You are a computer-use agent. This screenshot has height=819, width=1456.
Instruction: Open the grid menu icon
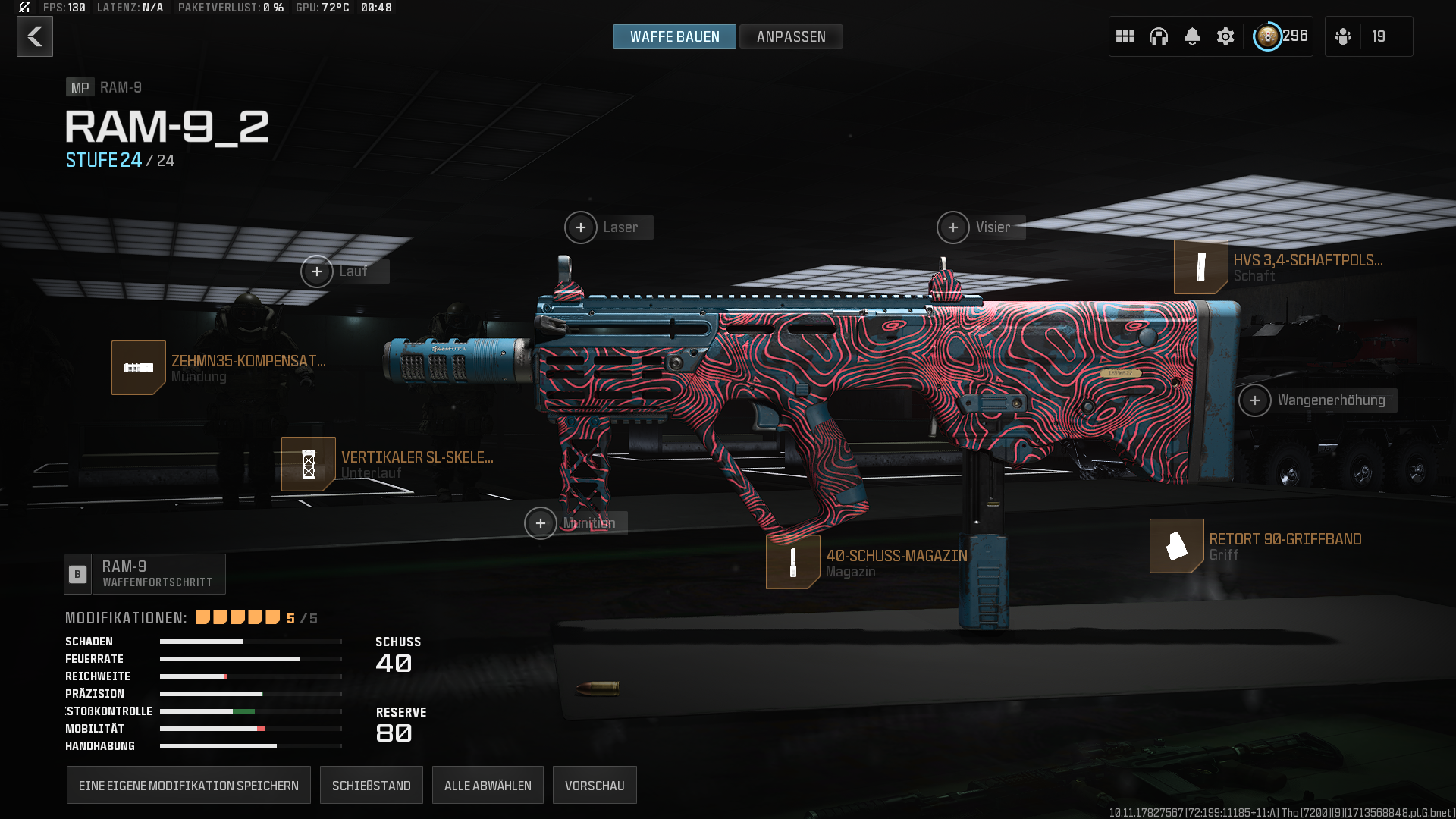pyautogui.click(x=1125, y=36)
